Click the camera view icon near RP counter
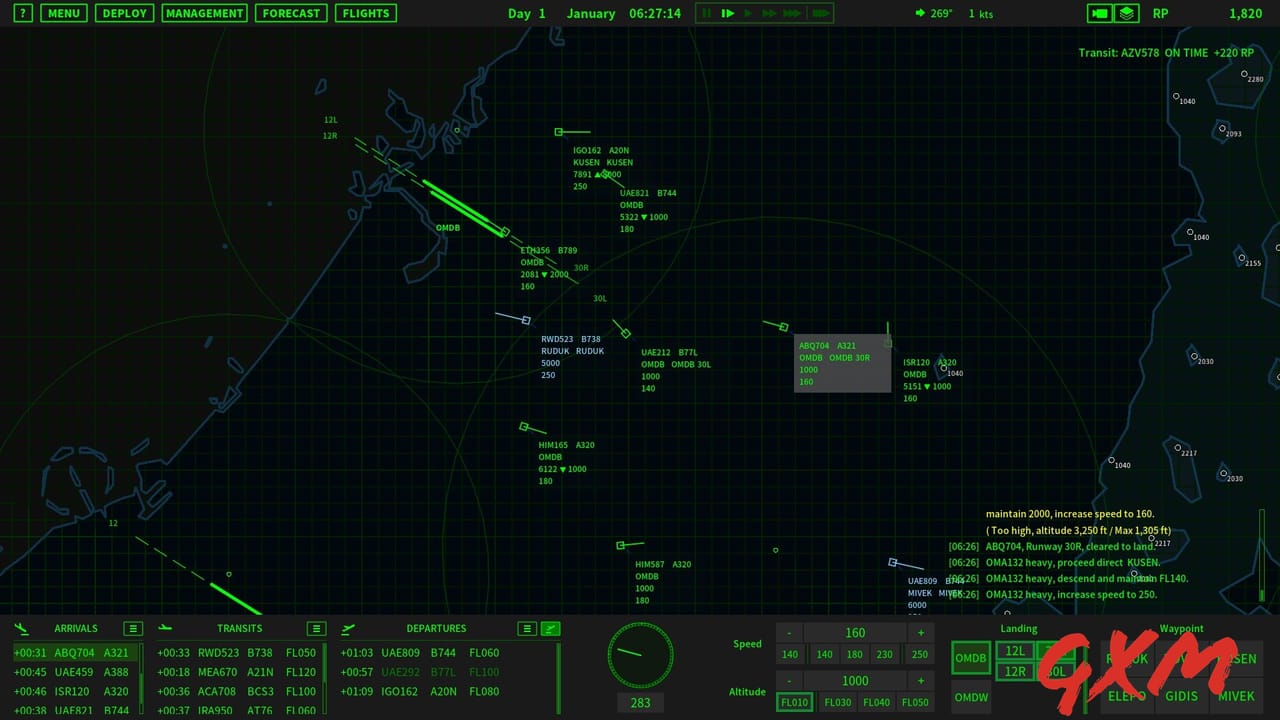The width and height of the screenshot is (1280, 720). (x=1100, y=13)
